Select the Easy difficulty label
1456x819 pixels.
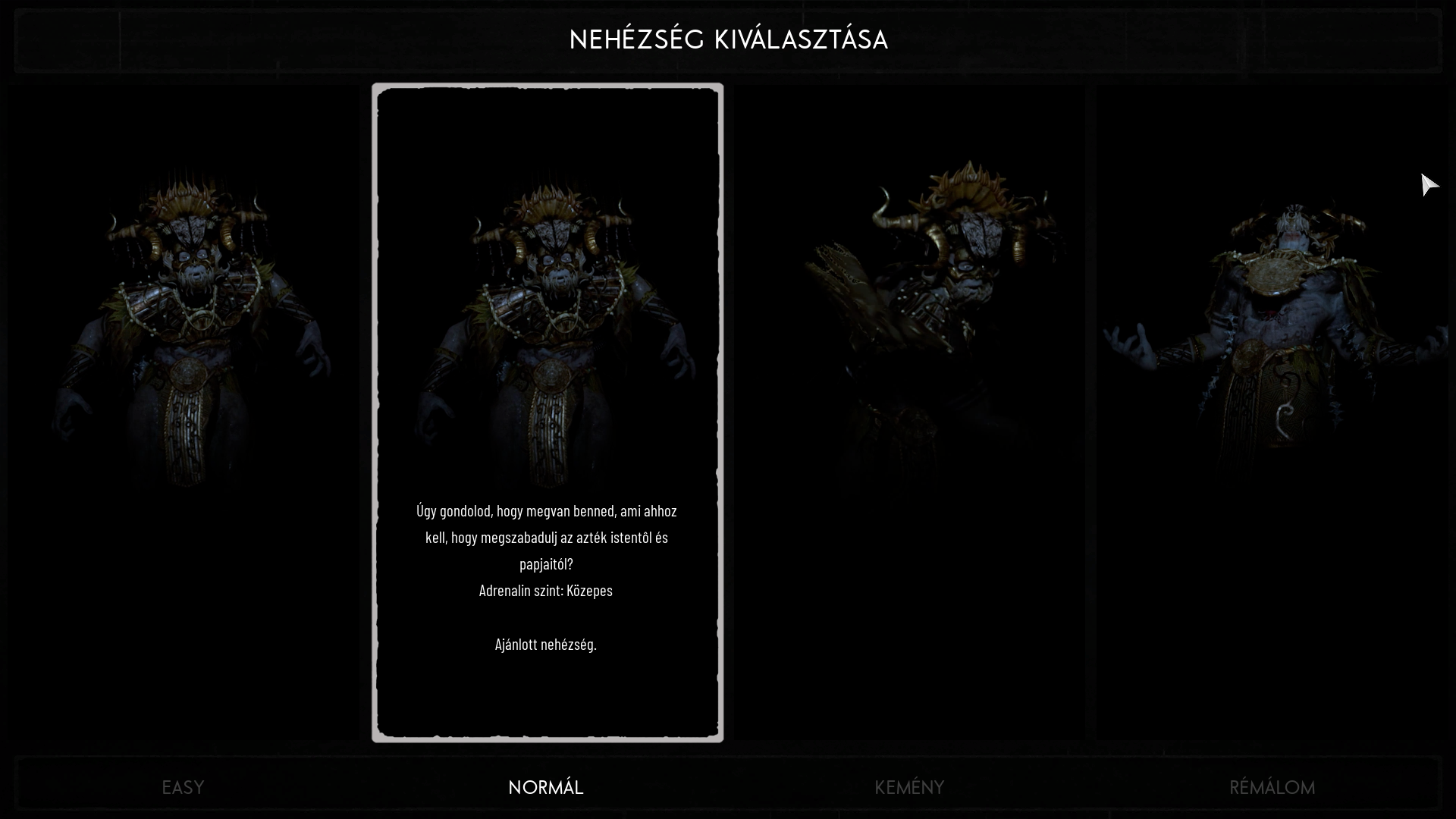(183, 787)
